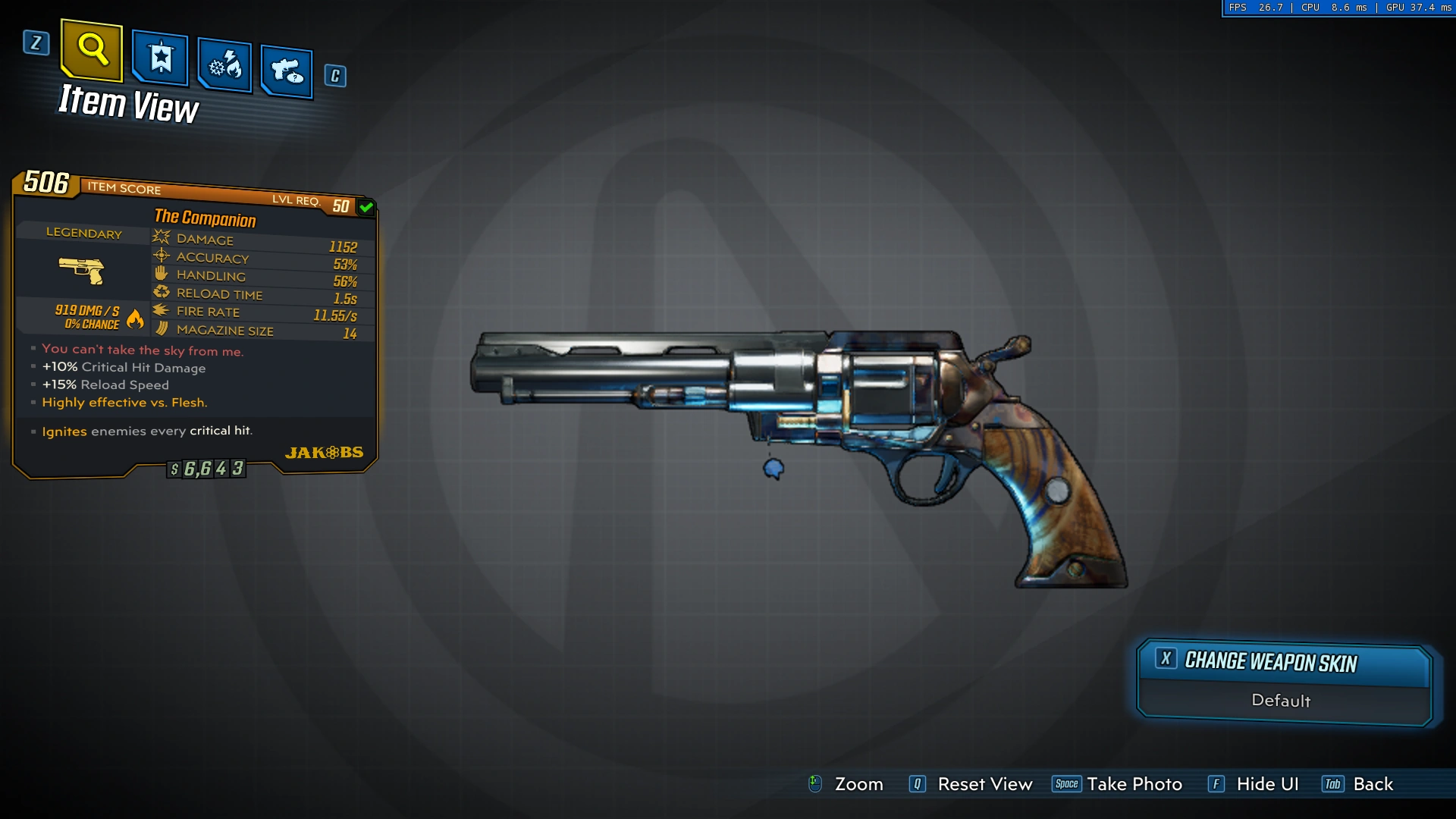Take a photo of the weapon
This screenshot has height=819, width=1456.
click(1118, 784)
